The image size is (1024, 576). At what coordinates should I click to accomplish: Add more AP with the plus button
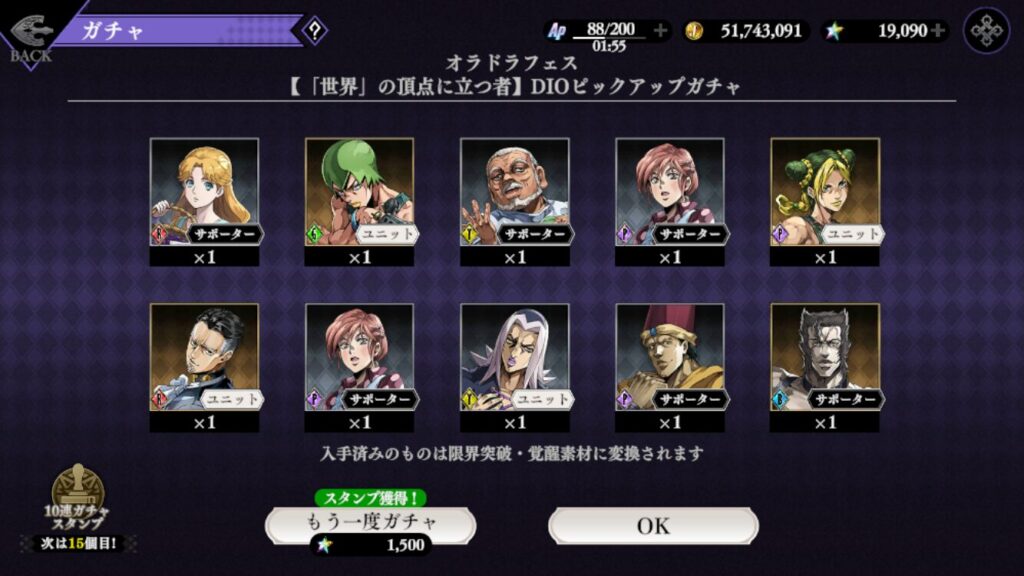tap(660, 31)
